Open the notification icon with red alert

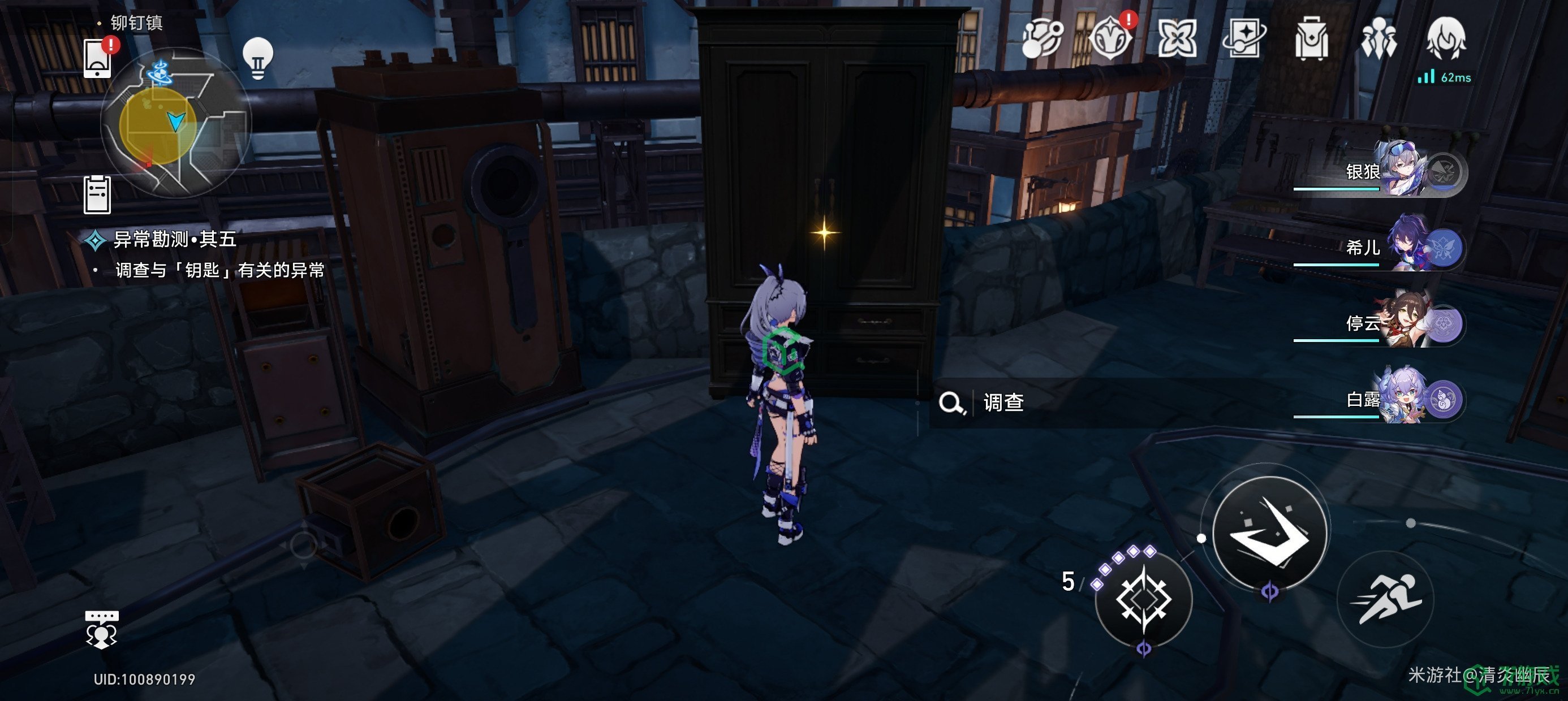point(1110,39)
